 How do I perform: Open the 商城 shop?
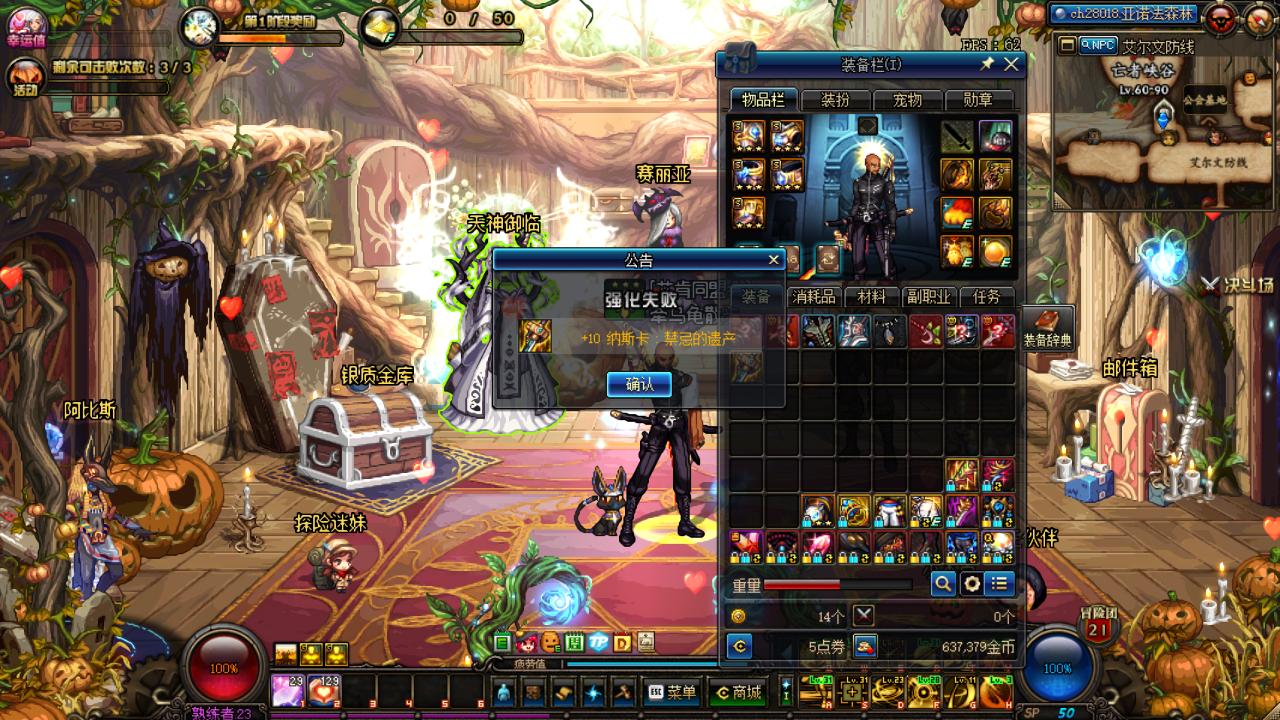coord(737,692)
